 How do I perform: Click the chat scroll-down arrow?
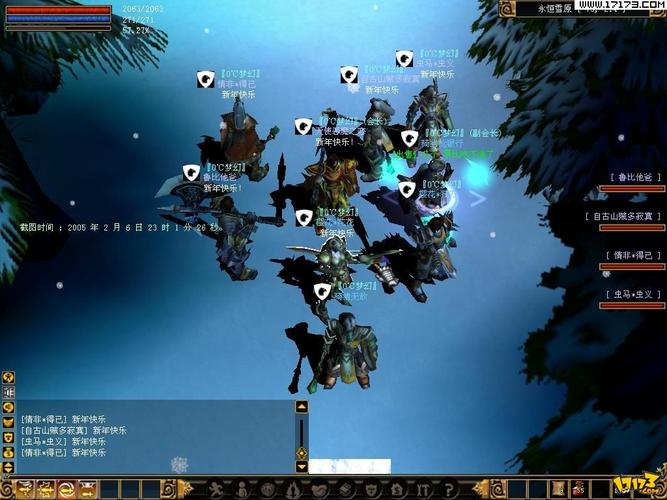coord(301,465)
